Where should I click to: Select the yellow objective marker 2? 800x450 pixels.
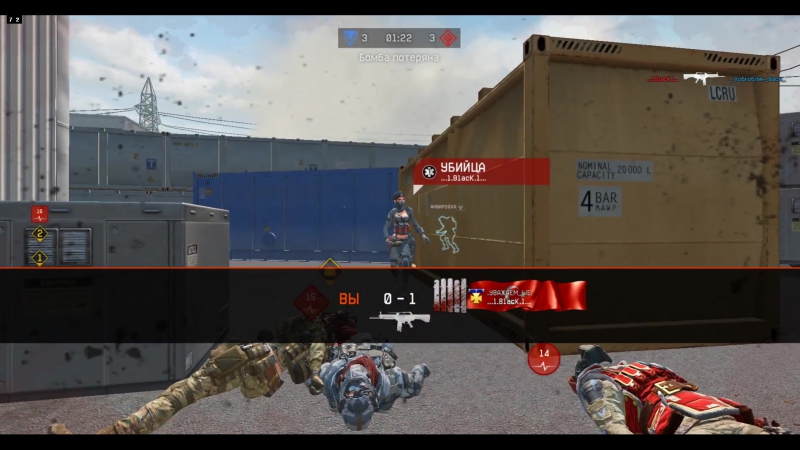coord(40,234)
